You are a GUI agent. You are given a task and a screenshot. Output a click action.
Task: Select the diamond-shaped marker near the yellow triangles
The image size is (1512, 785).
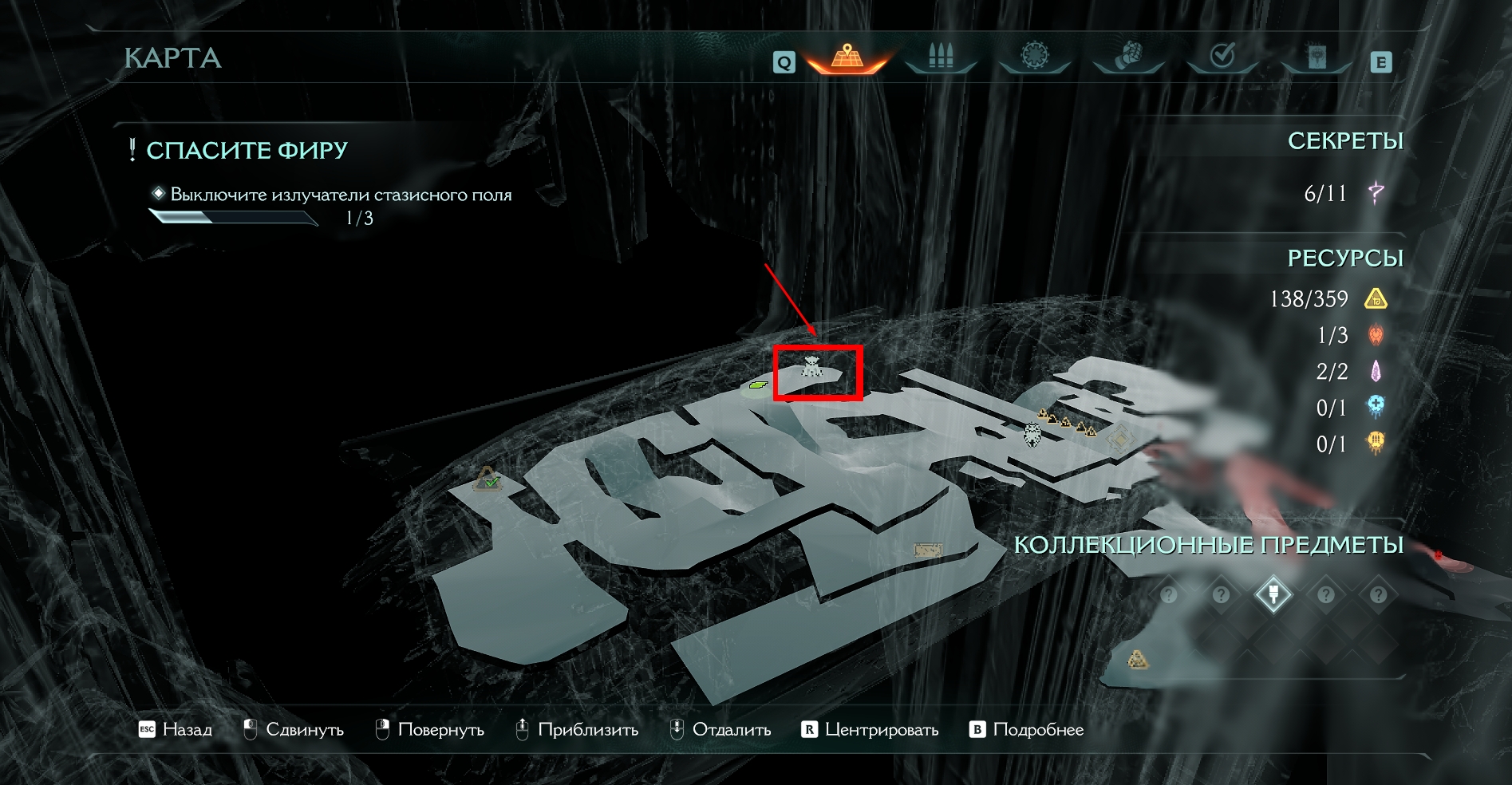pyautogui.click(x=1119, y=438)
